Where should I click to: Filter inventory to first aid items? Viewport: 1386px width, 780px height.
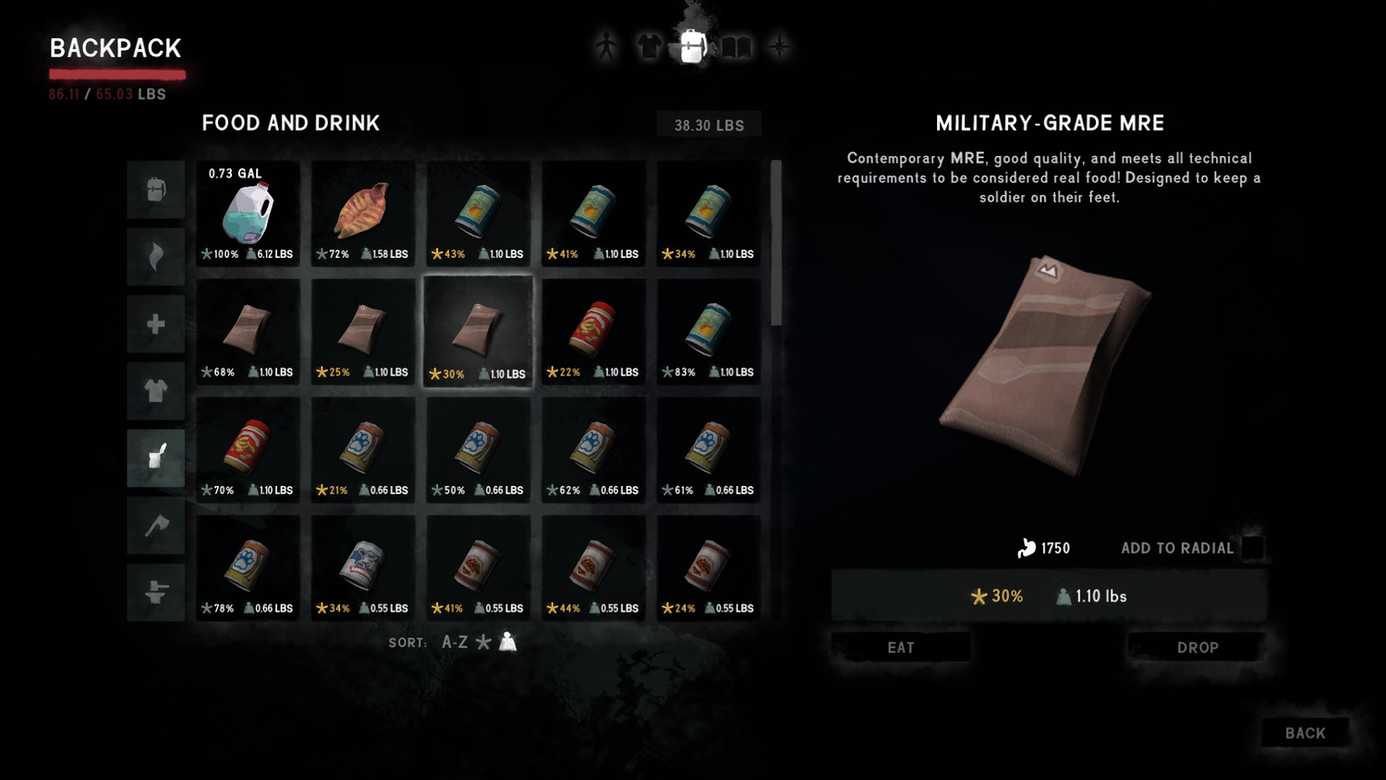coord(156,324)
